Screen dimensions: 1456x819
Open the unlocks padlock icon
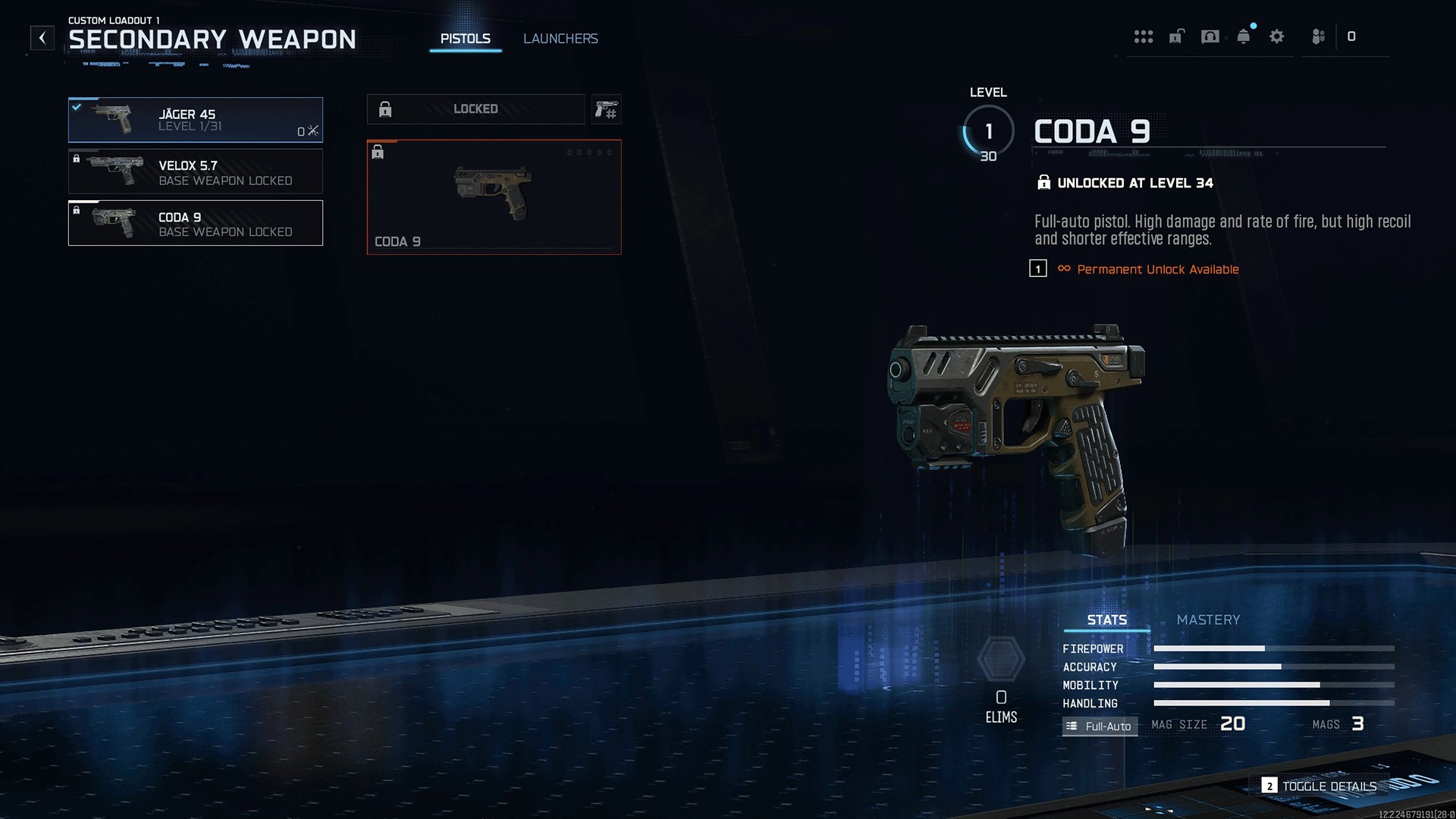(x=1176, y=36)
